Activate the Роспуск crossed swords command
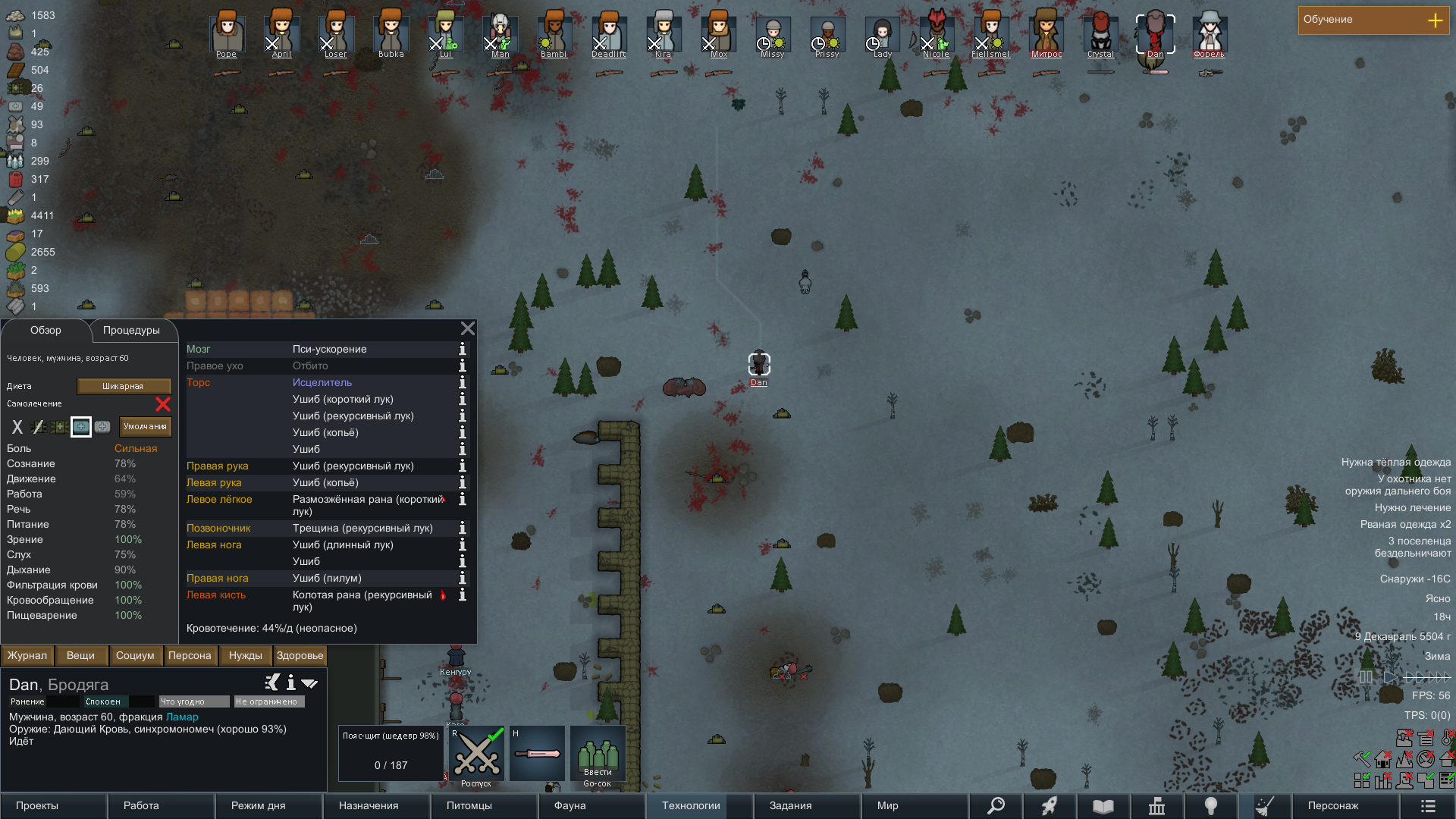 point(476,754)
